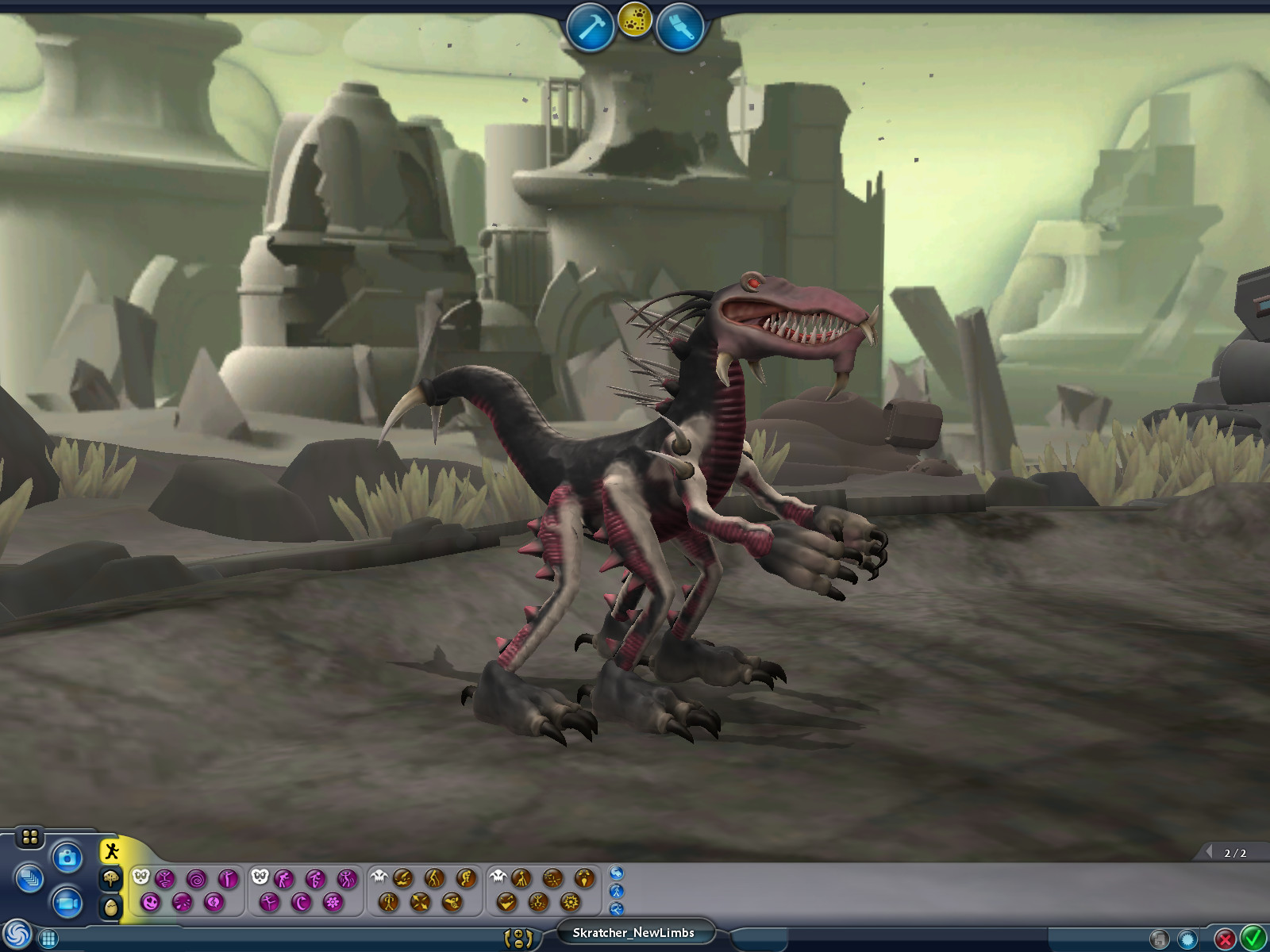Expand the four-squares grid panel top left

point(29,835)
